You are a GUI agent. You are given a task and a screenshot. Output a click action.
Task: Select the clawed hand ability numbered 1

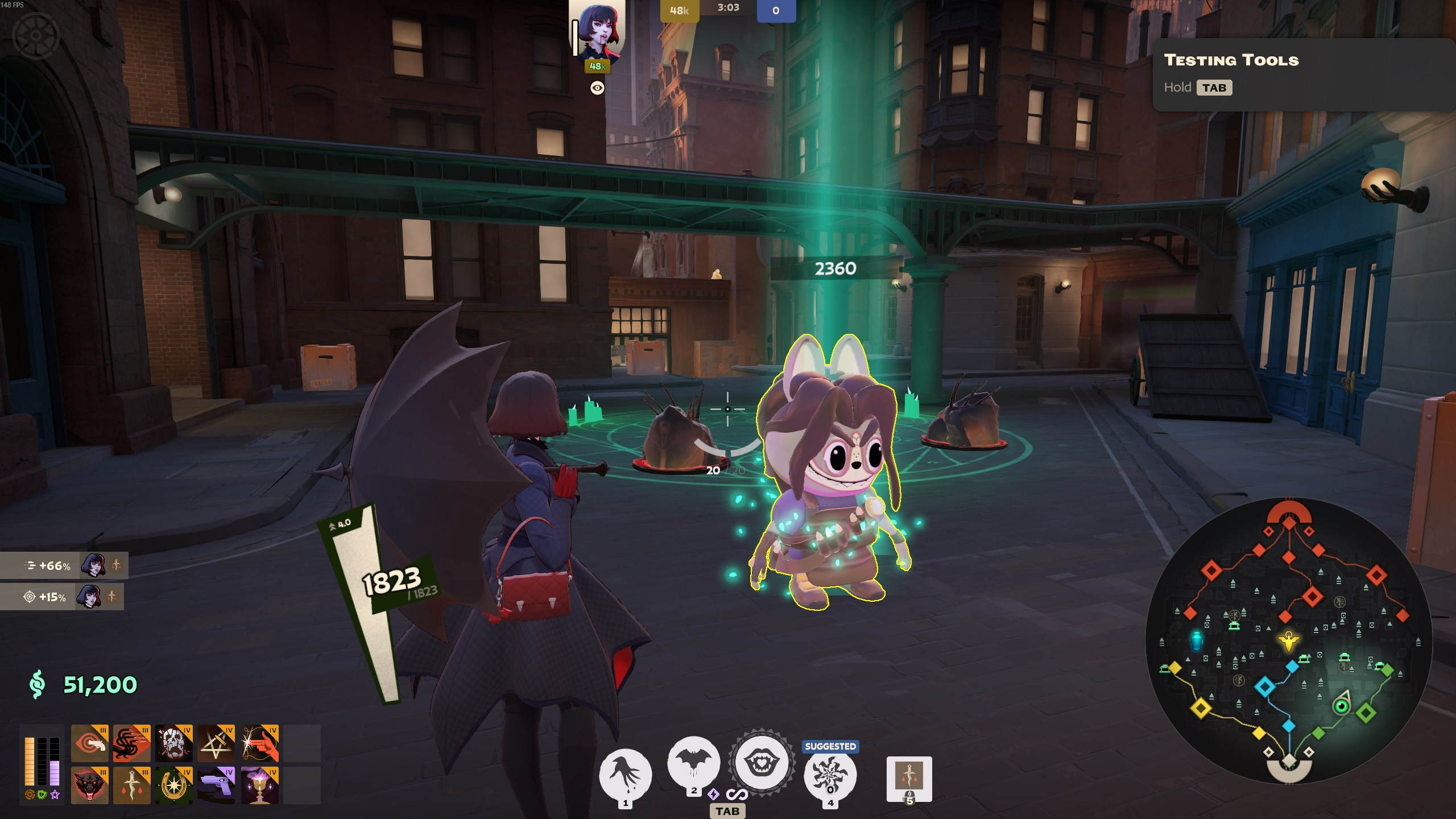click(626, 772)
